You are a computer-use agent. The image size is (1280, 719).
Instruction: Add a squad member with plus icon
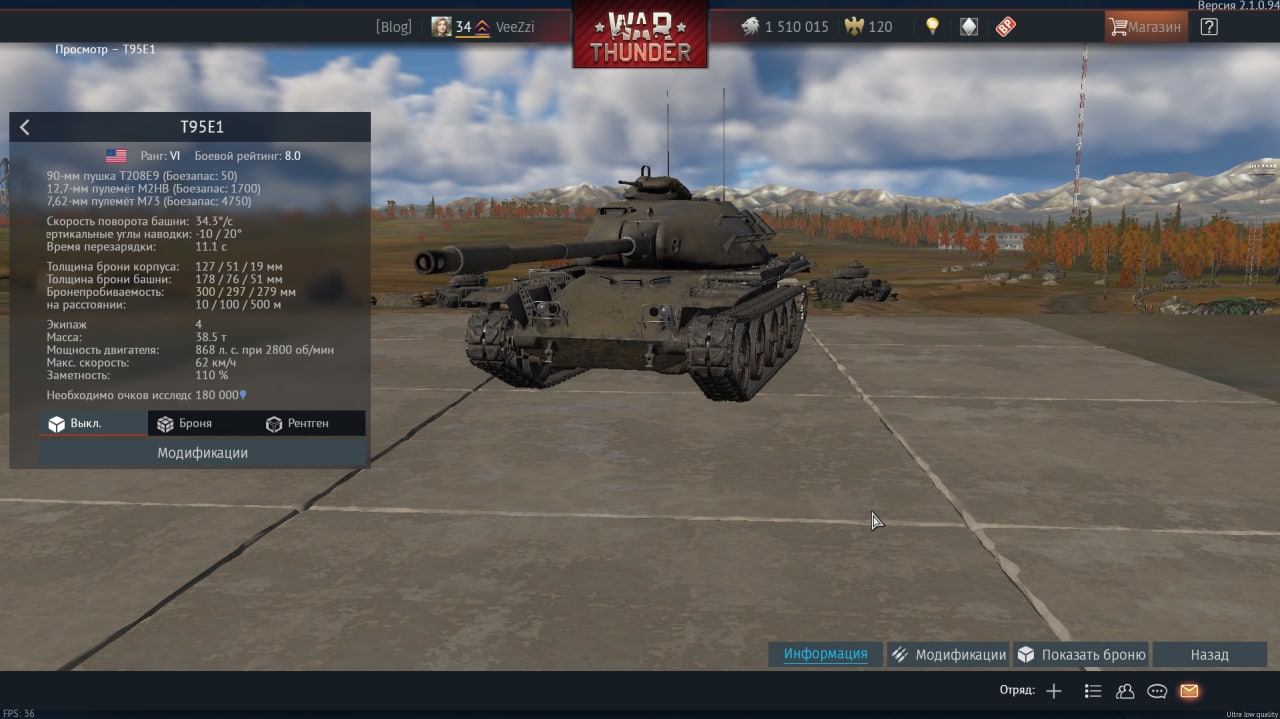click(1054, 691)
